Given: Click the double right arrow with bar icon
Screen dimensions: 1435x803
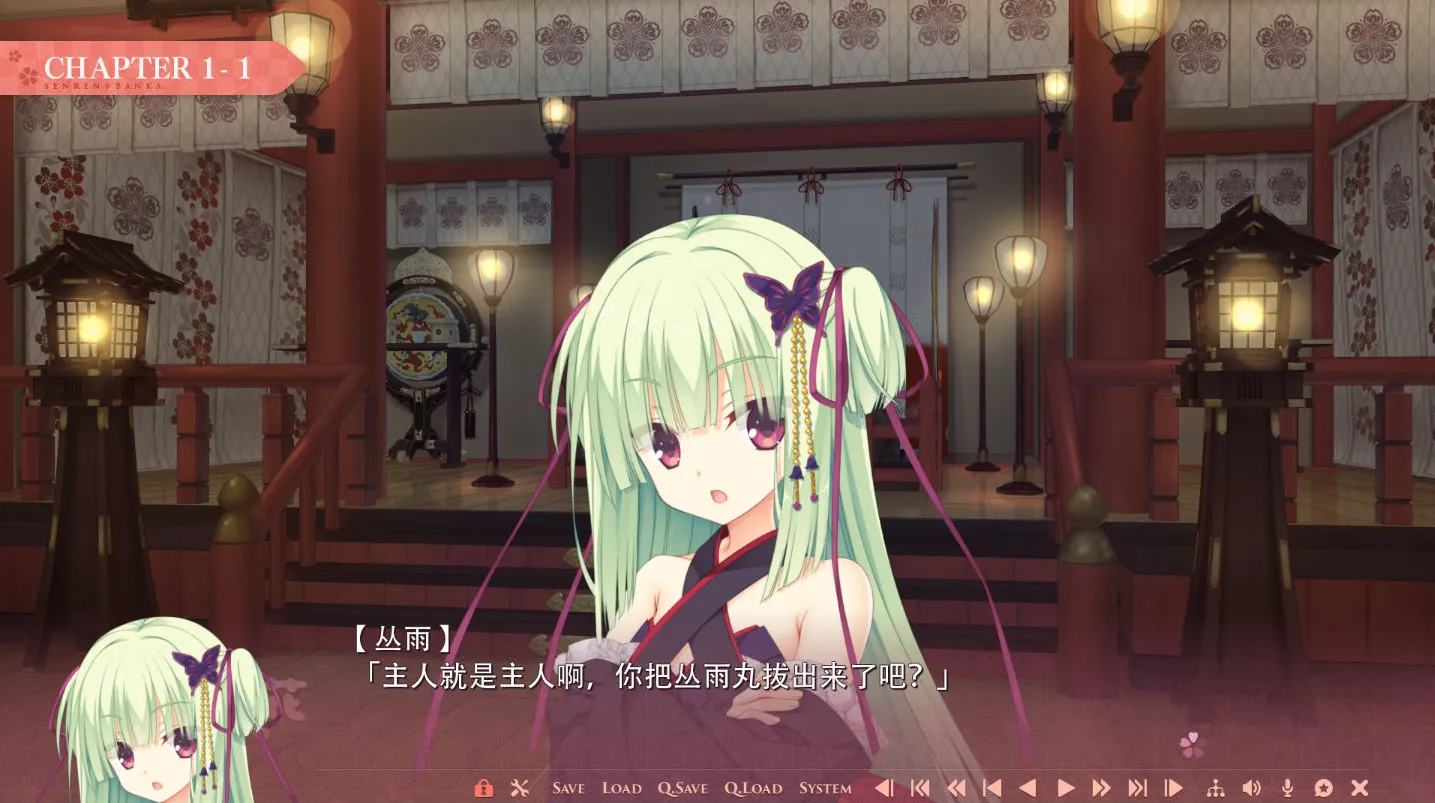Looking at the screenshot, I should pos(1137,788).
